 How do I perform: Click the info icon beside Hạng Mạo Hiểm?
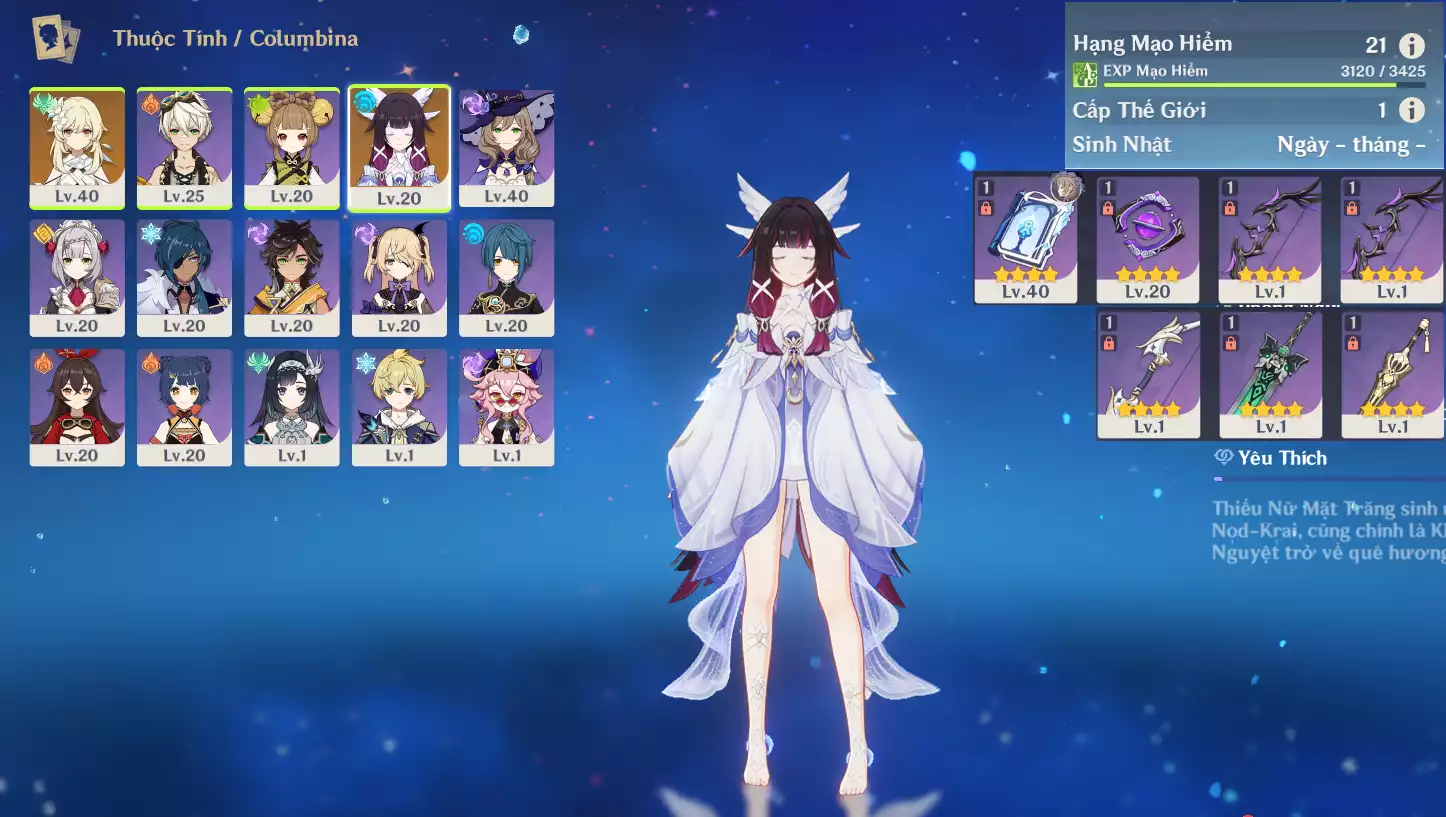click(1411, 45)
